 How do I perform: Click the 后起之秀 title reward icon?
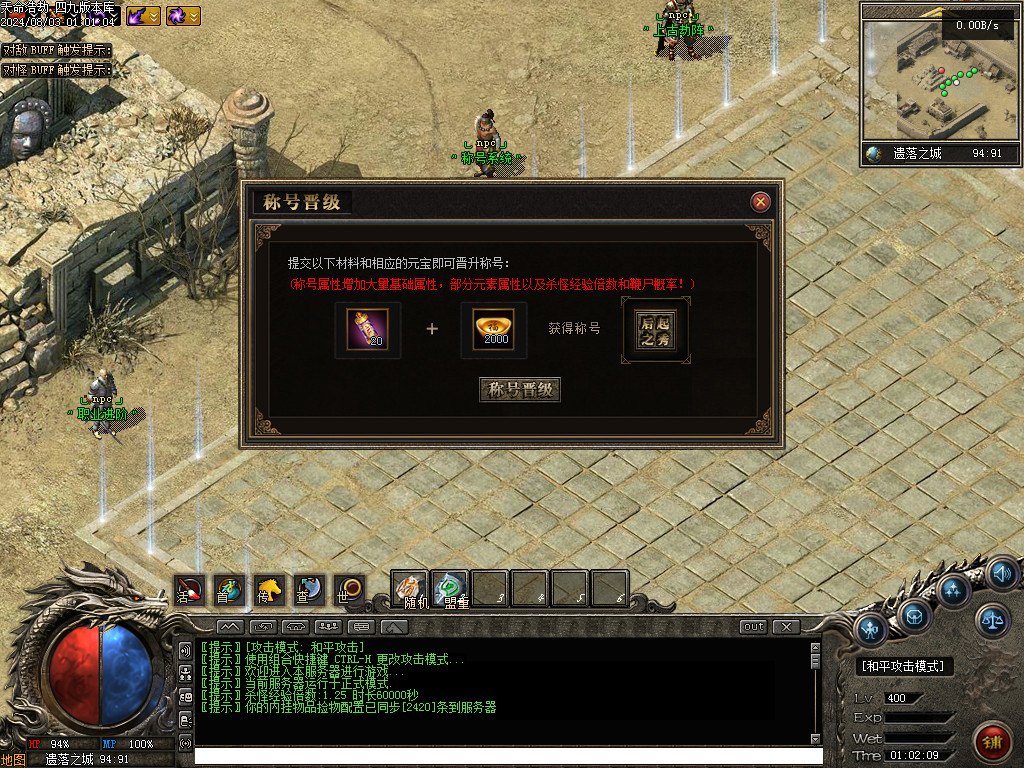[x=655, y=330]
